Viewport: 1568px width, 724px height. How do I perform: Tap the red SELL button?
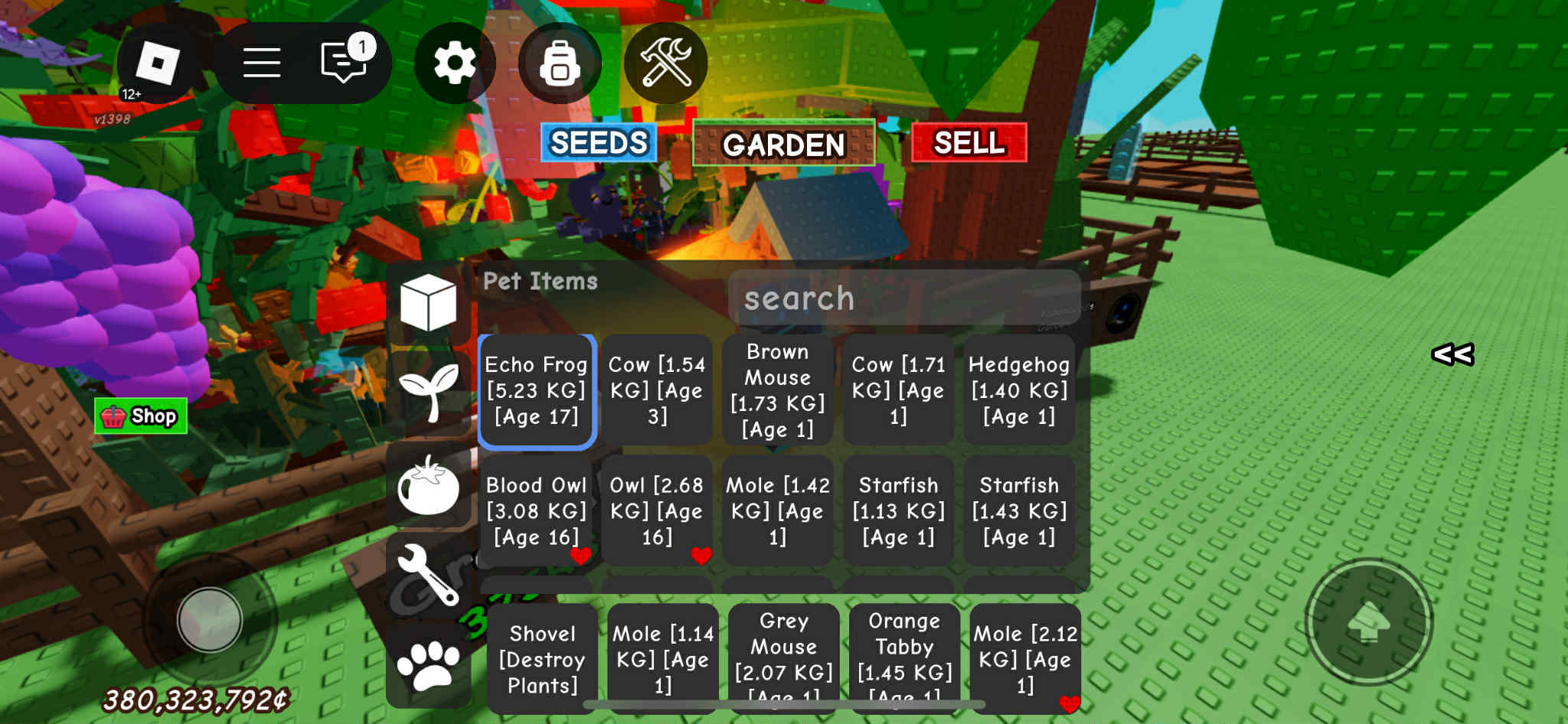pos(969,142)
